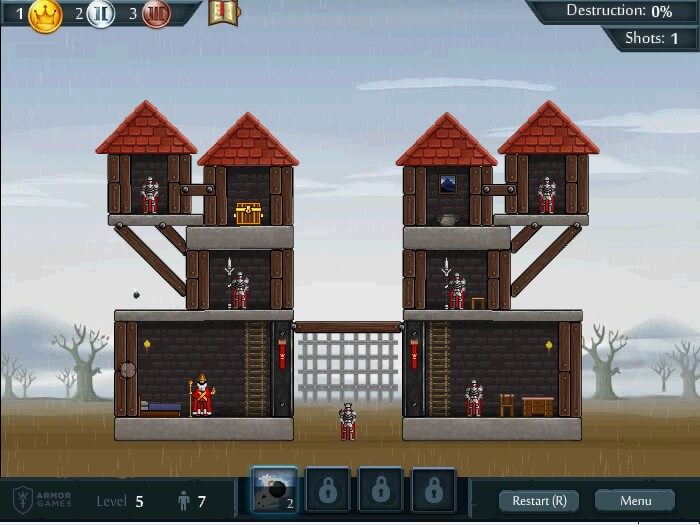This screenshot has height=525, width=700.
Task: Open the Menu
Action: [x=635, y=500]
